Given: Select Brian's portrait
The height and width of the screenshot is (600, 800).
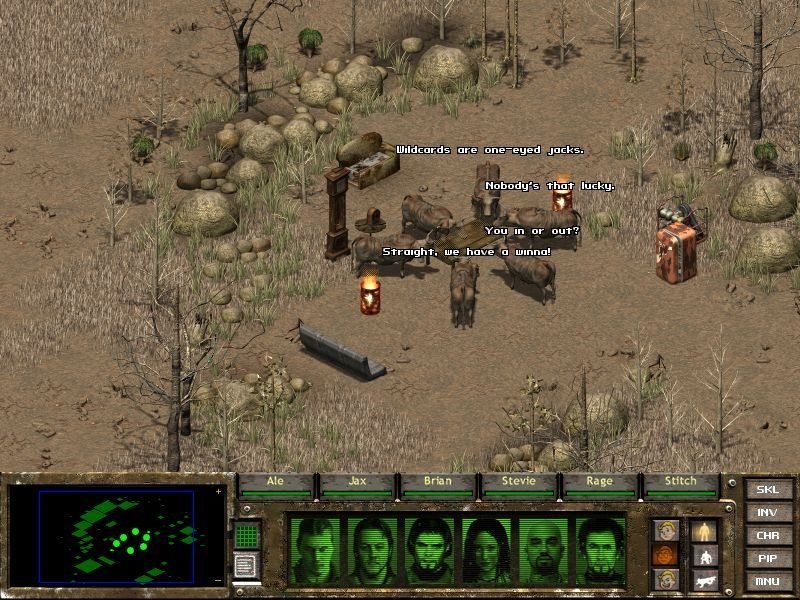Looking at the screenshot, I should (x=429, y=551).
